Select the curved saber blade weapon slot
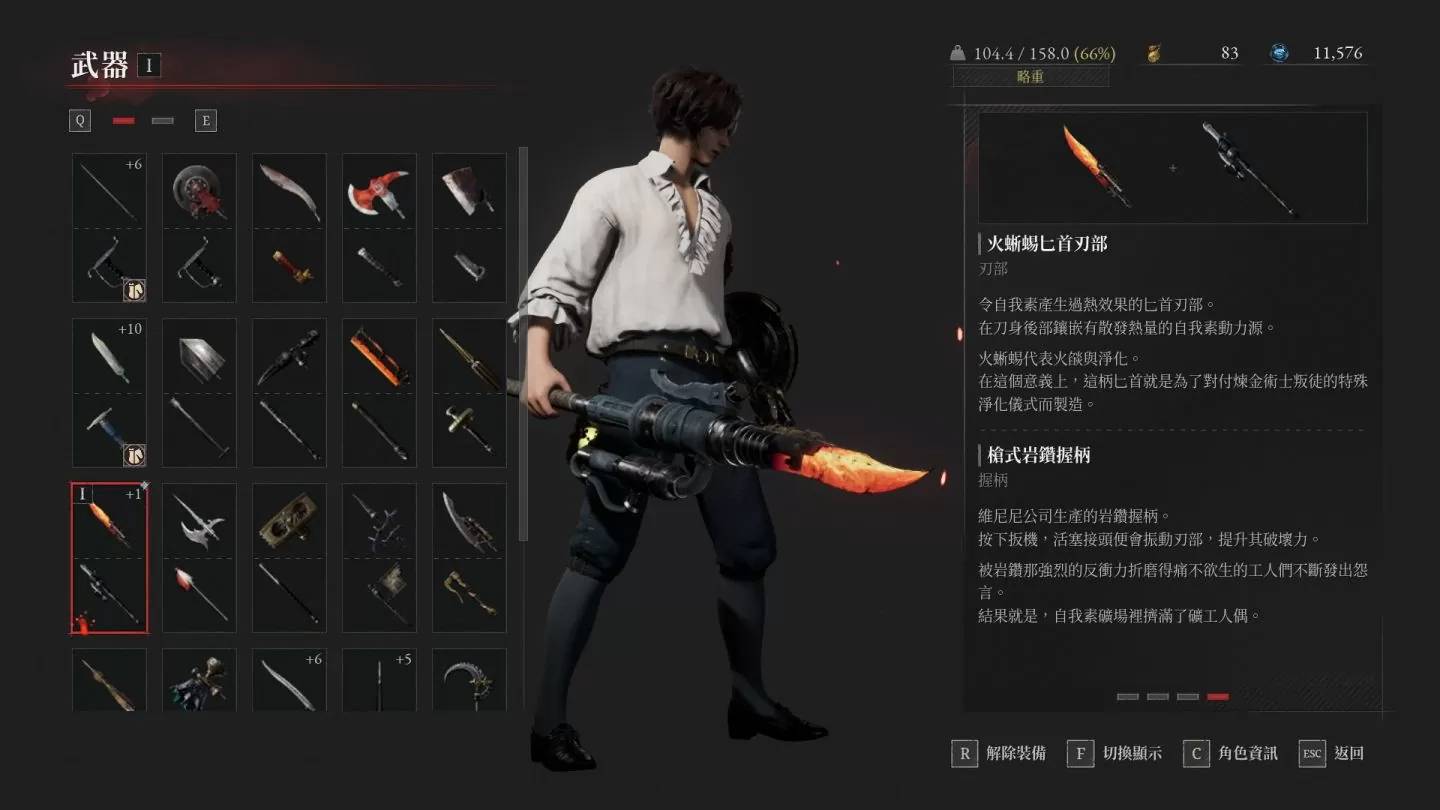Viewport: 1440px width, 810px height. click(x=289, y=227)
